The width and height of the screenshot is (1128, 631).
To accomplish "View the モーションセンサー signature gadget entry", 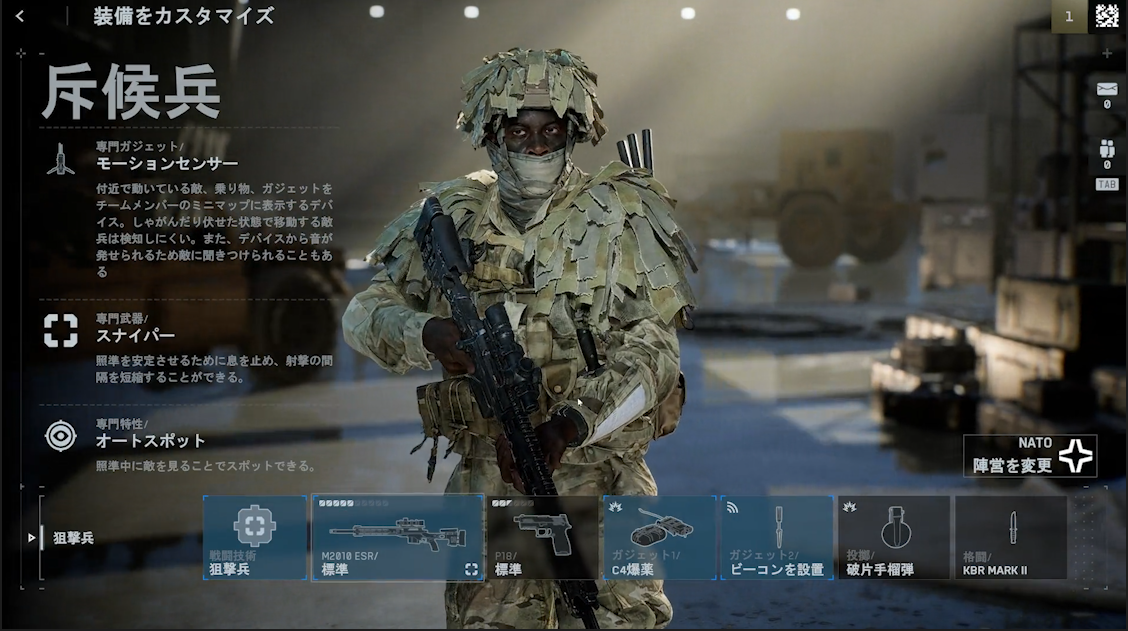I will click(x=166, y=163).
